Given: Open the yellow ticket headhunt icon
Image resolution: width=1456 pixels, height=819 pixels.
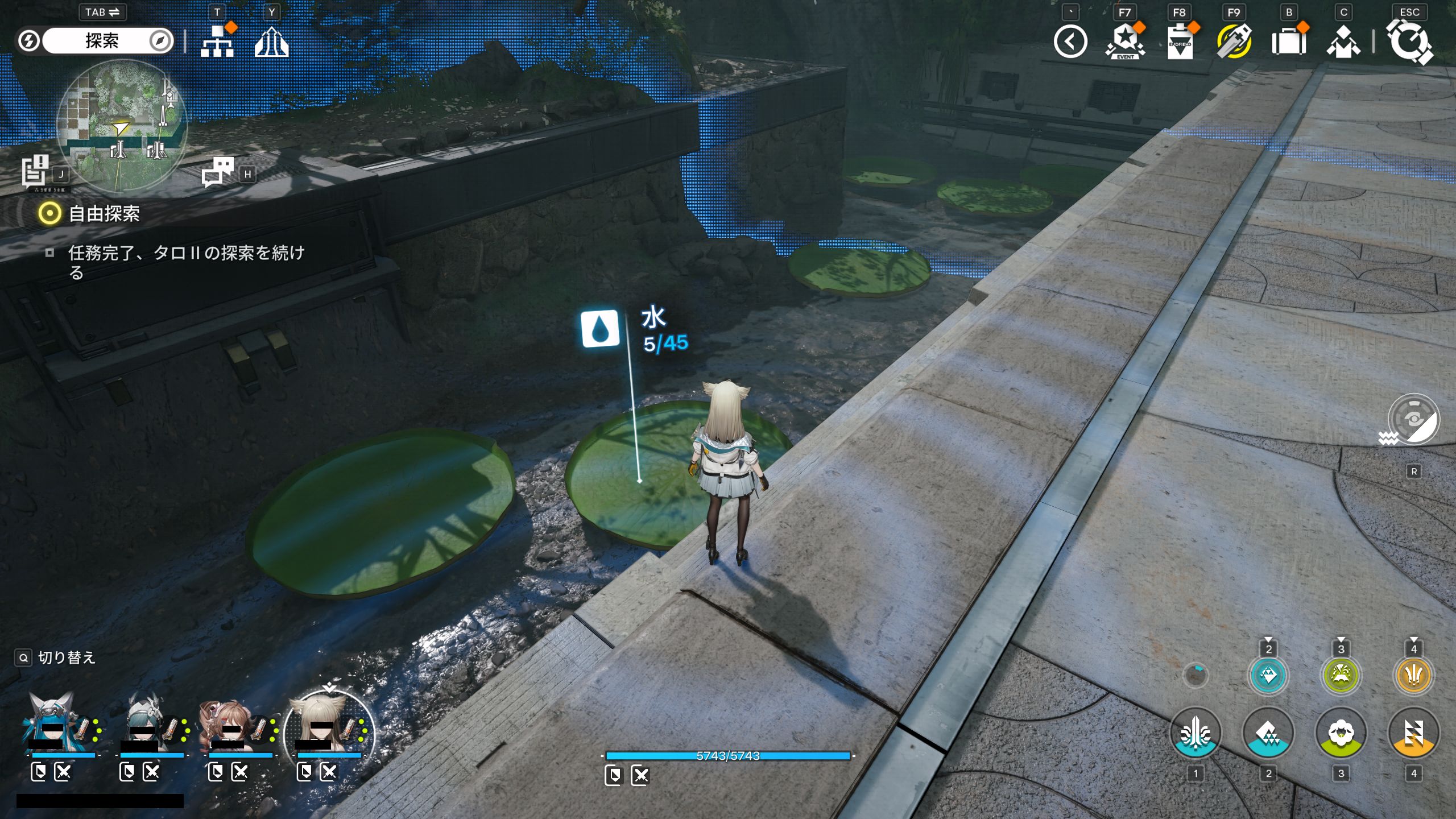Looking at the screenshot, I should point(1234,42).
